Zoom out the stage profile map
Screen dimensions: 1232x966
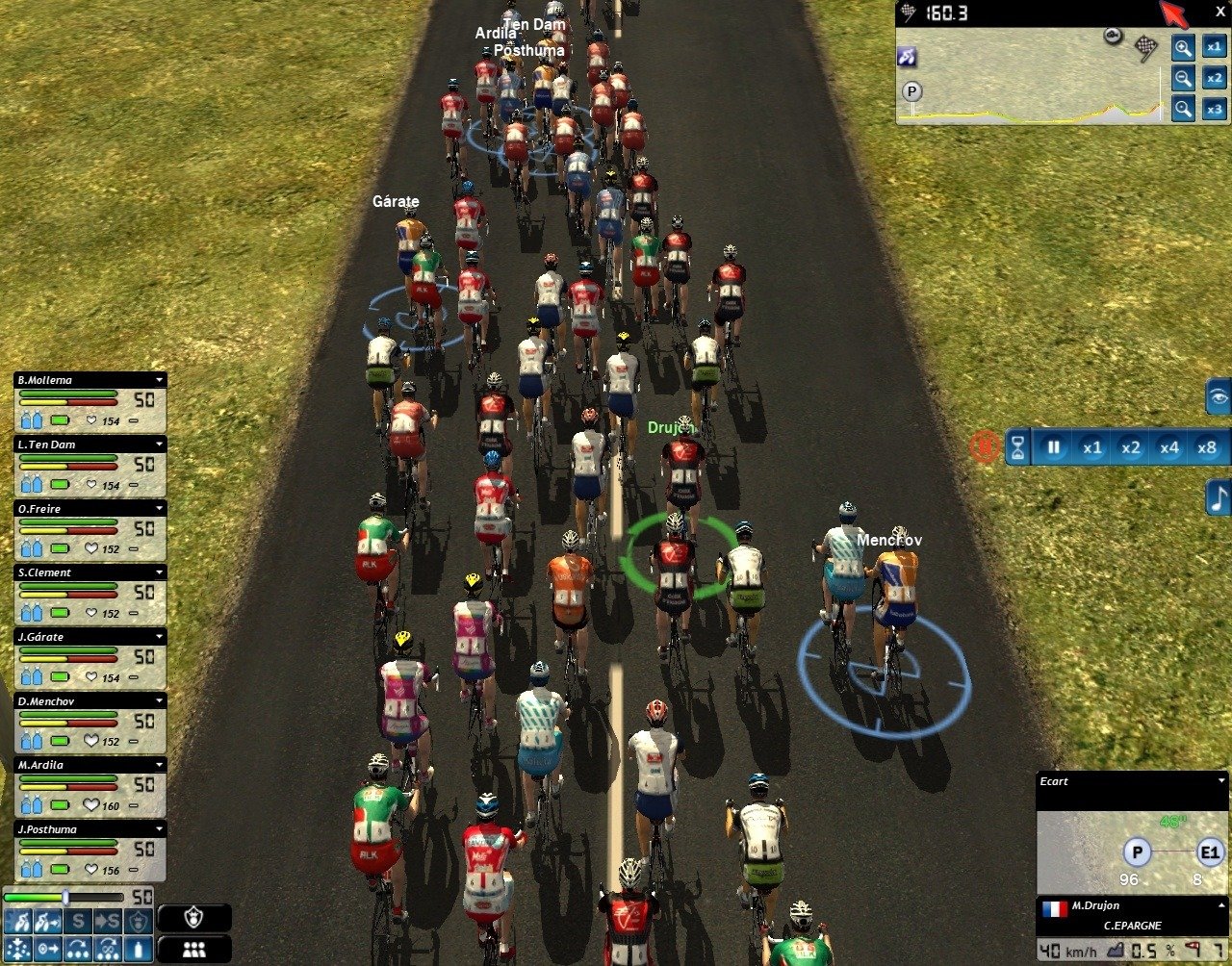[x=1183, y=78]
